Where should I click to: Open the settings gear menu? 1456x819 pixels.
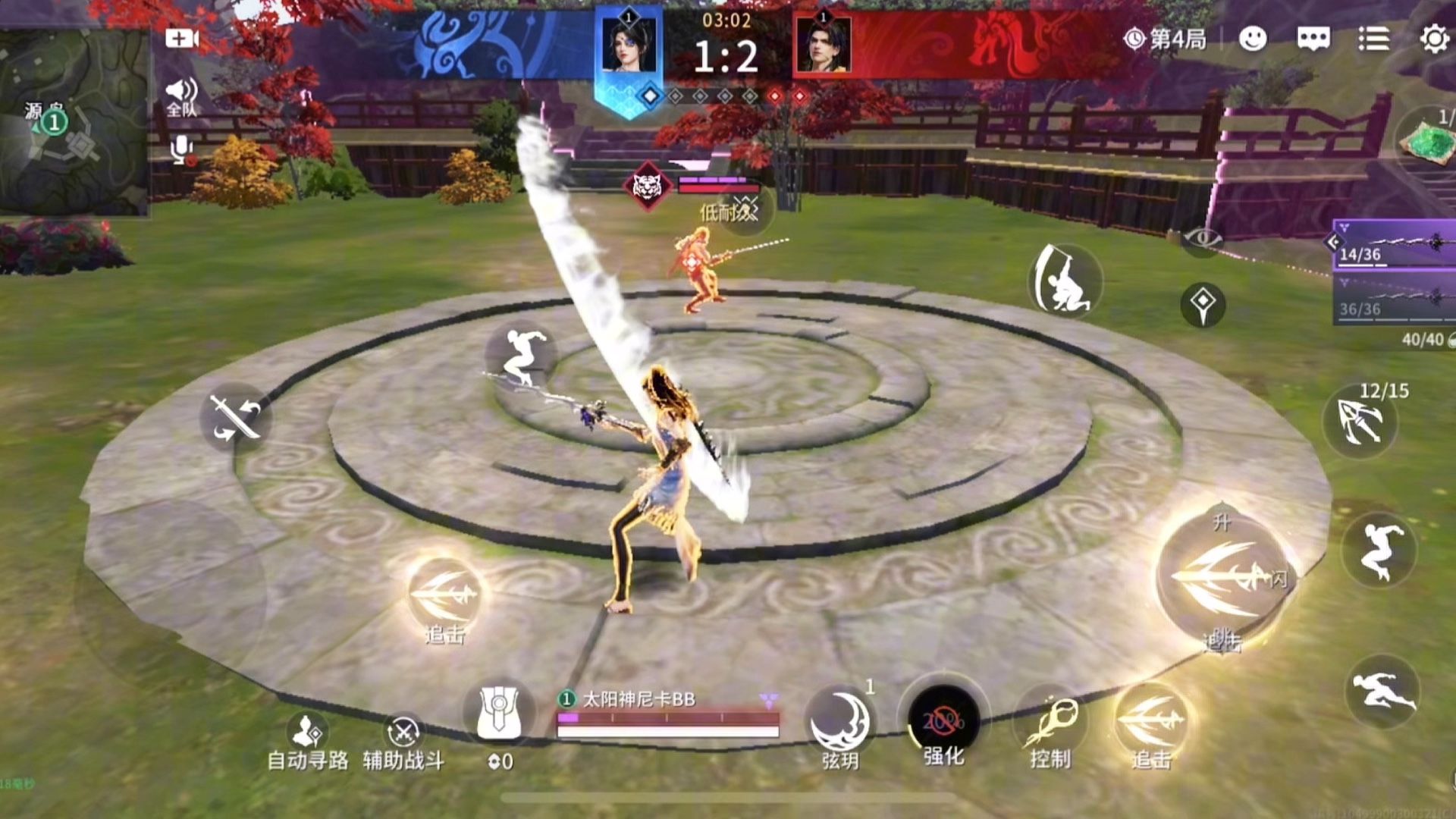pyautogui.click(x=1433, y=39)
